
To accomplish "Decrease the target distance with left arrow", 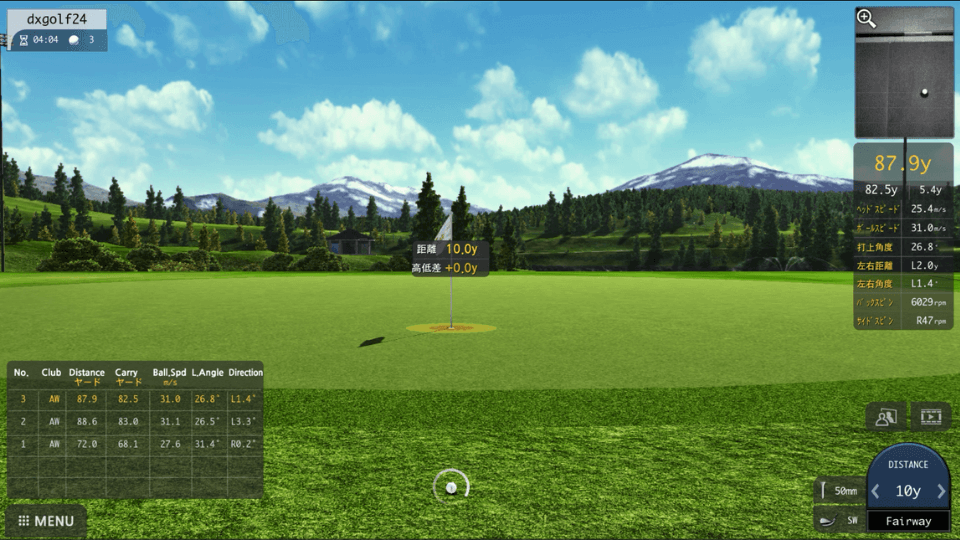I will pyautogui.click(x=876, y=491).
